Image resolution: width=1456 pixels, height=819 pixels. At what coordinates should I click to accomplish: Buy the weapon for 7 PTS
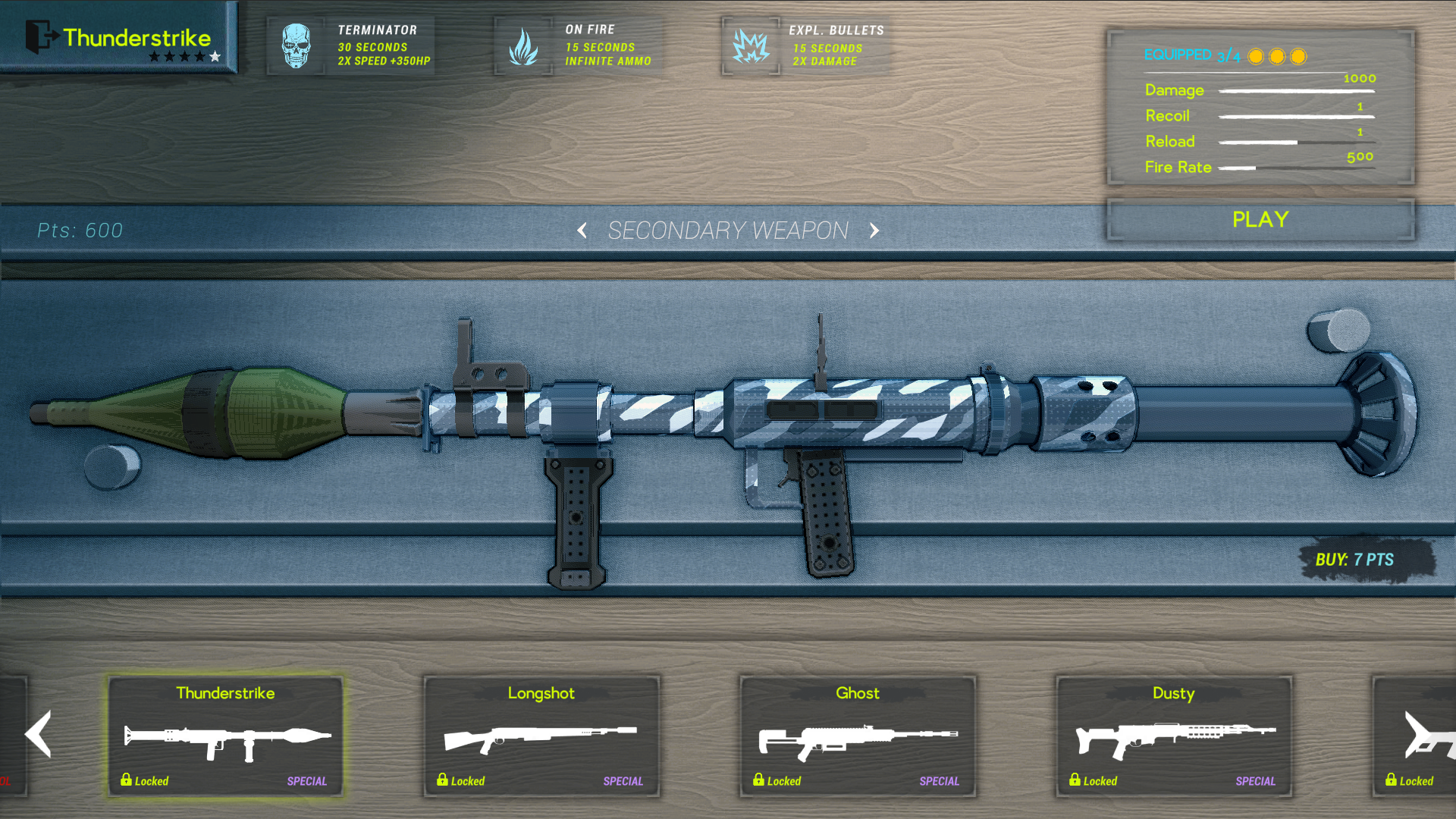pyautogui.click(x=1354, y=560)
